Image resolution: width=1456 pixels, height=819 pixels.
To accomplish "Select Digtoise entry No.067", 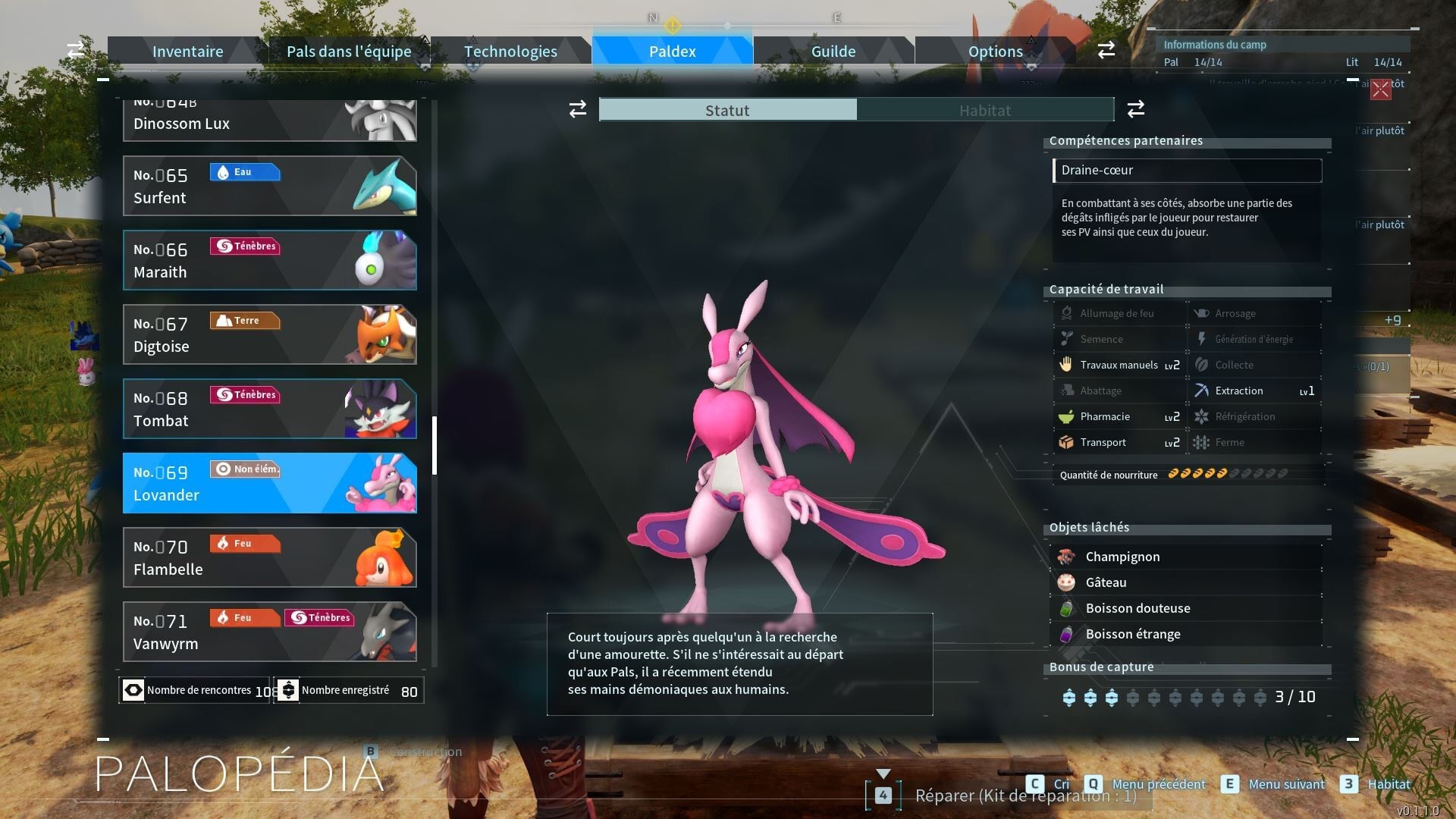I will [x=269, y=334].
